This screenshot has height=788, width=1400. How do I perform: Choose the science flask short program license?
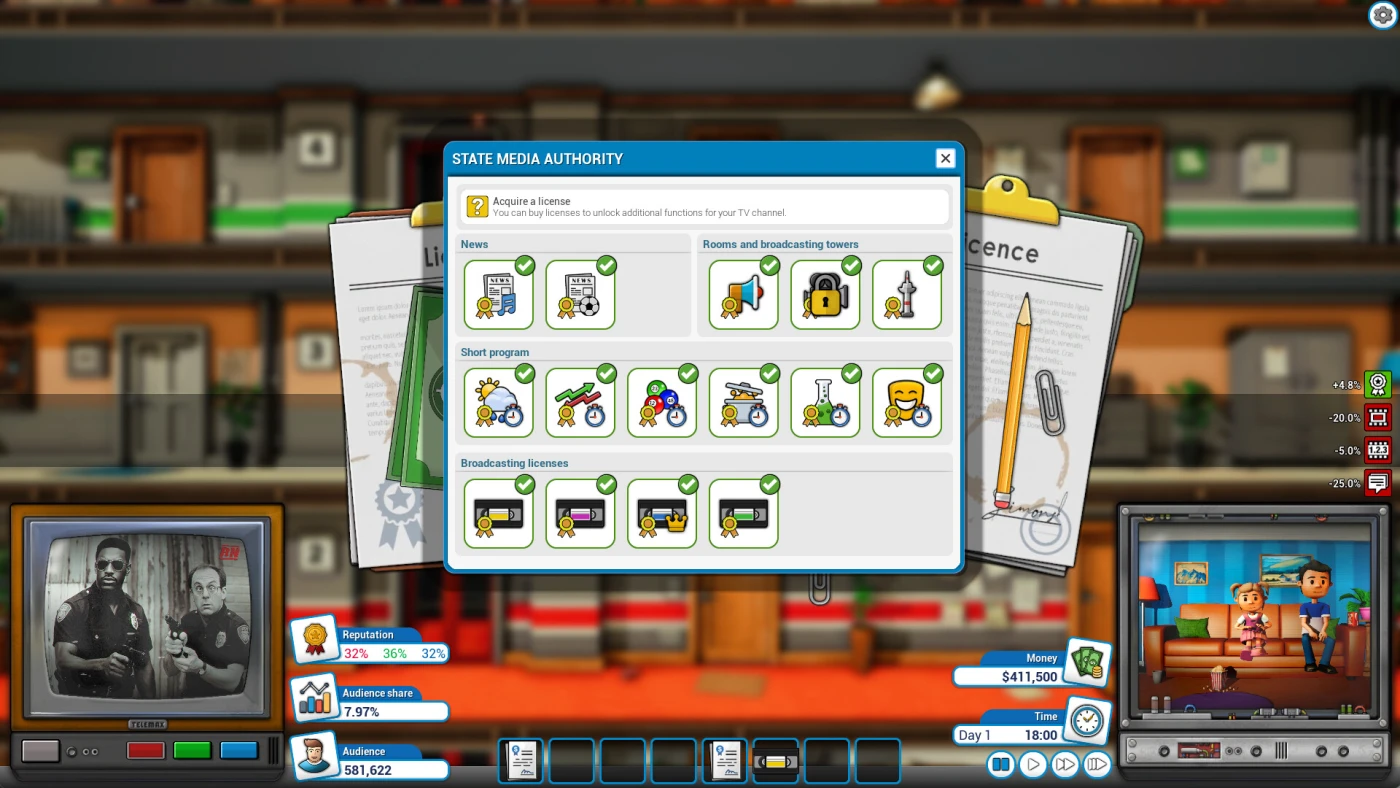coord(825,402)
